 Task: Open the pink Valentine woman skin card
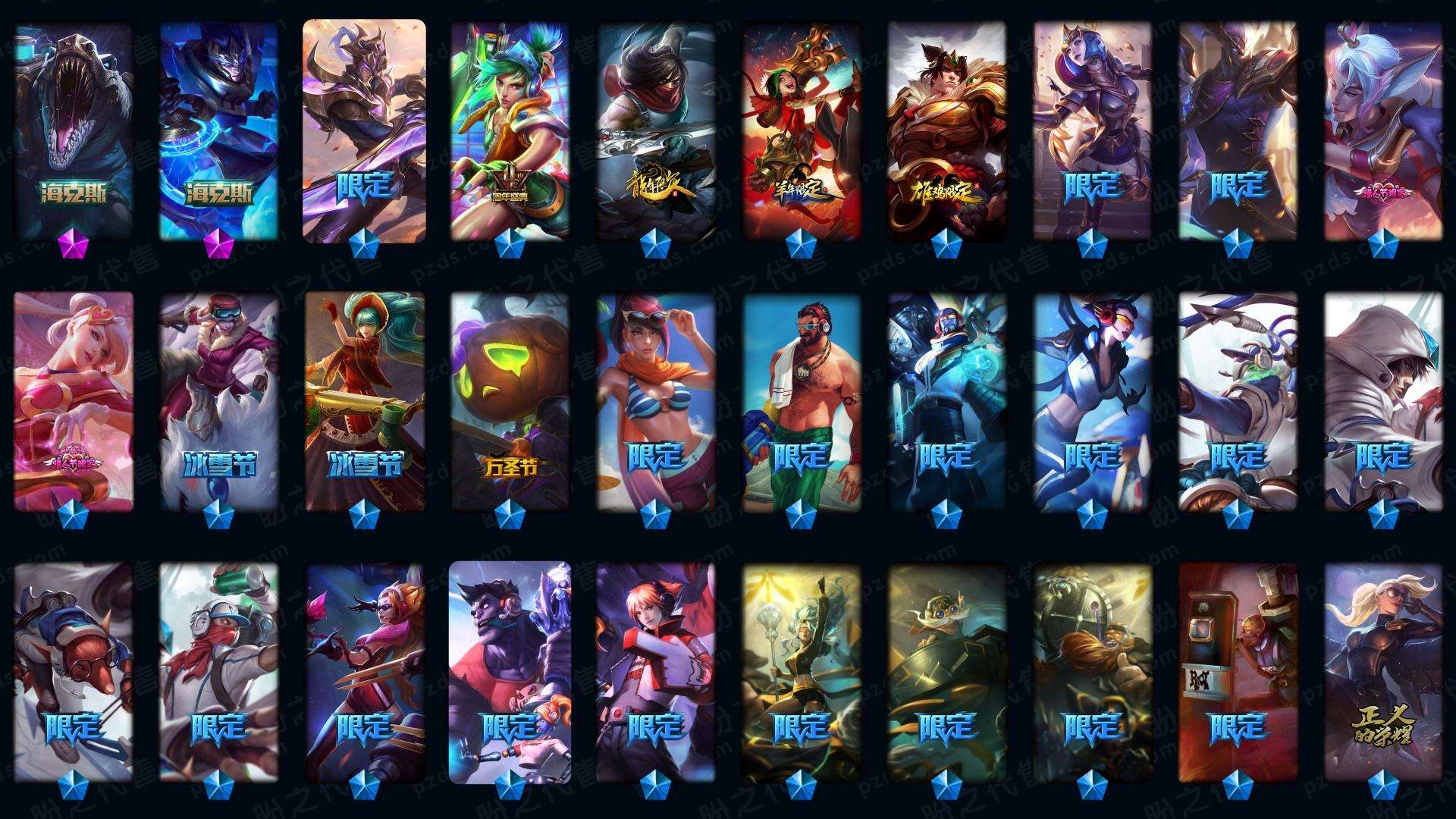point(74,400)
